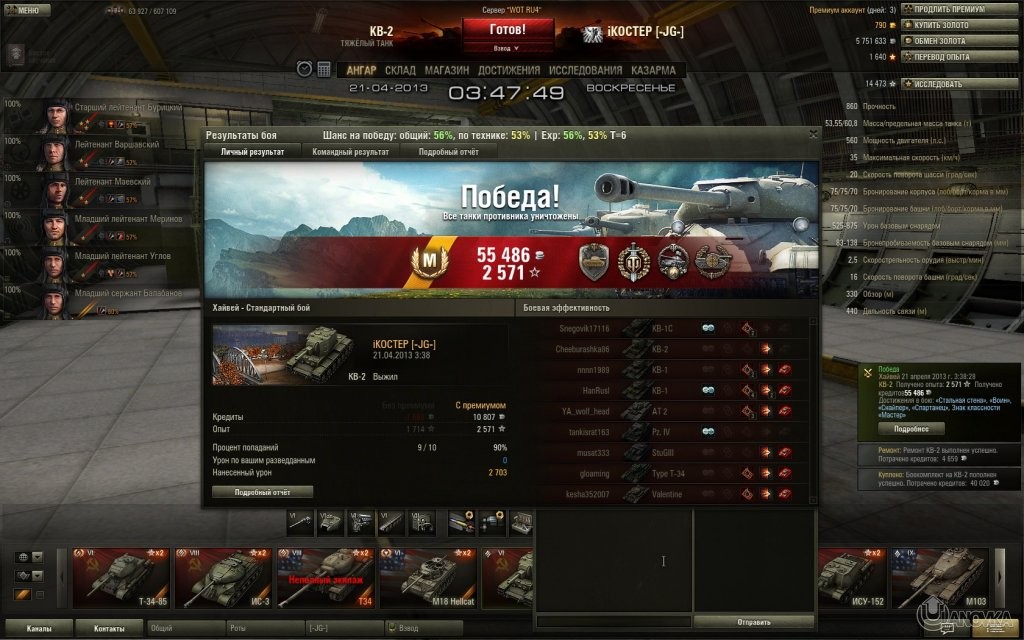Send the chat message with Отправить
Viewport: 1024px width, 640px height.
click(x=753, y=621)
